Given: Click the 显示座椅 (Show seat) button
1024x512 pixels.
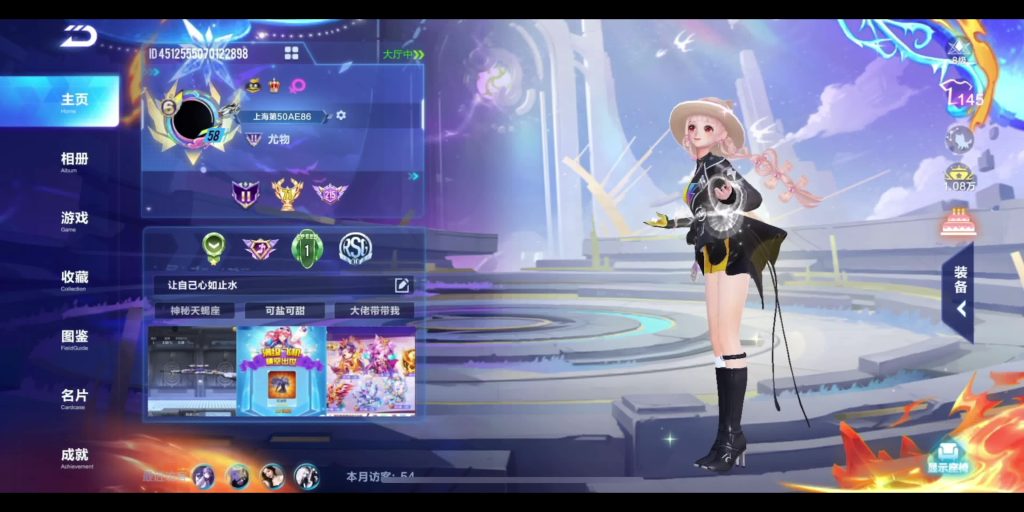Looking at the screenshot, I should [x=947, y=458].
